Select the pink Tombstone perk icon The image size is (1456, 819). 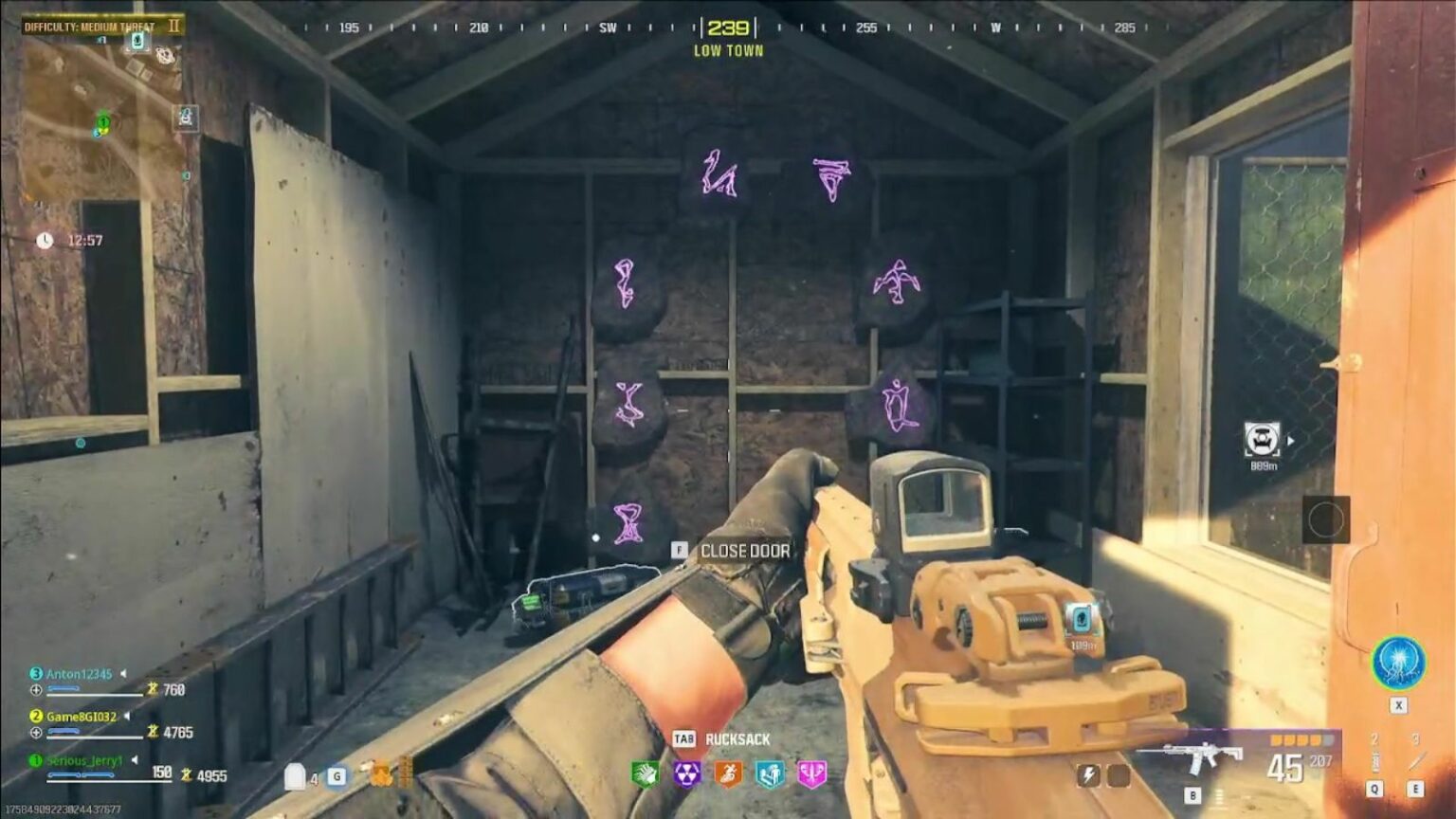point(810,774)
